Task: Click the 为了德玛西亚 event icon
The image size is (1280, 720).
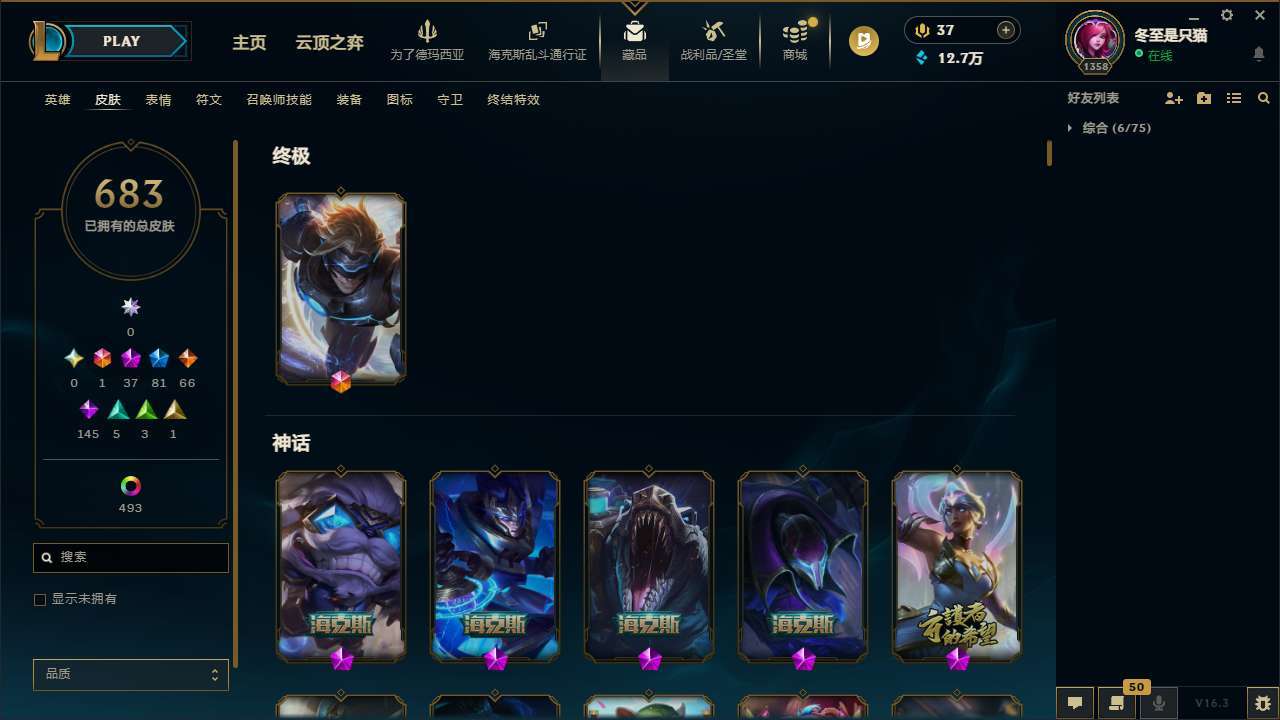Action: tap(428, 32)
